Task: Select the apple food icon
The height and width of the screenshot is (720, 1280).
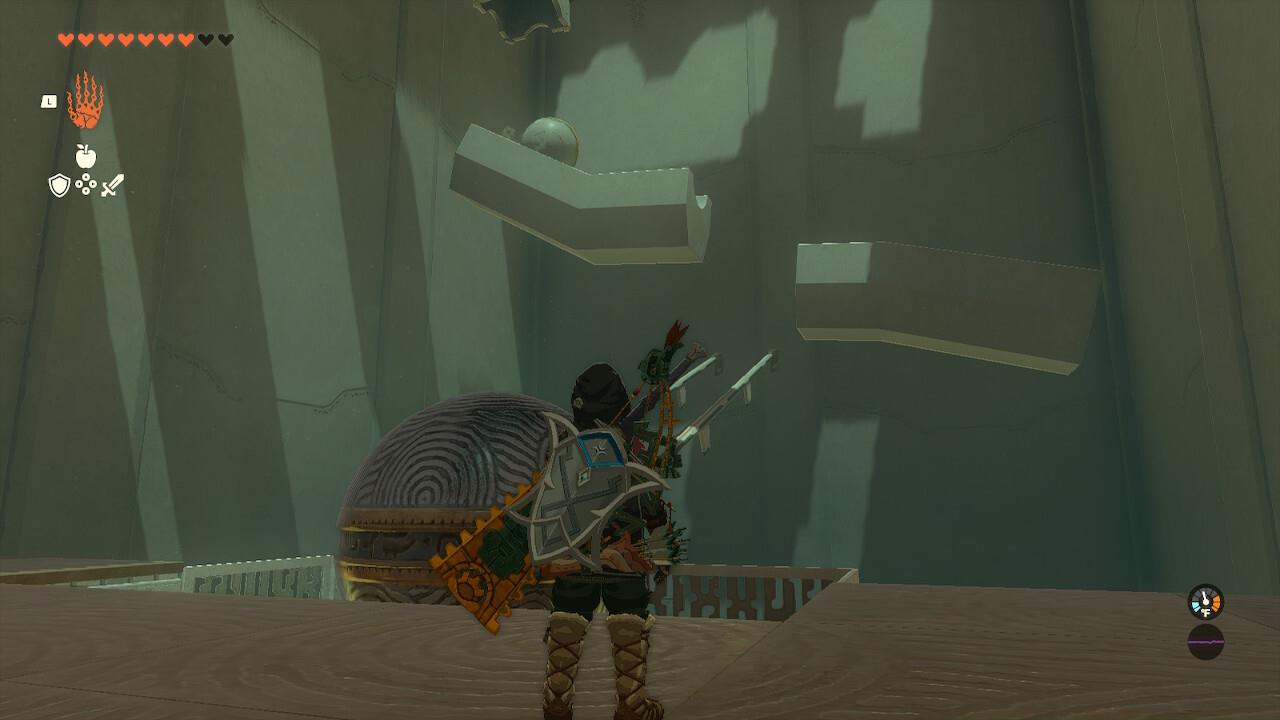Action: click(x=85, y=155)
